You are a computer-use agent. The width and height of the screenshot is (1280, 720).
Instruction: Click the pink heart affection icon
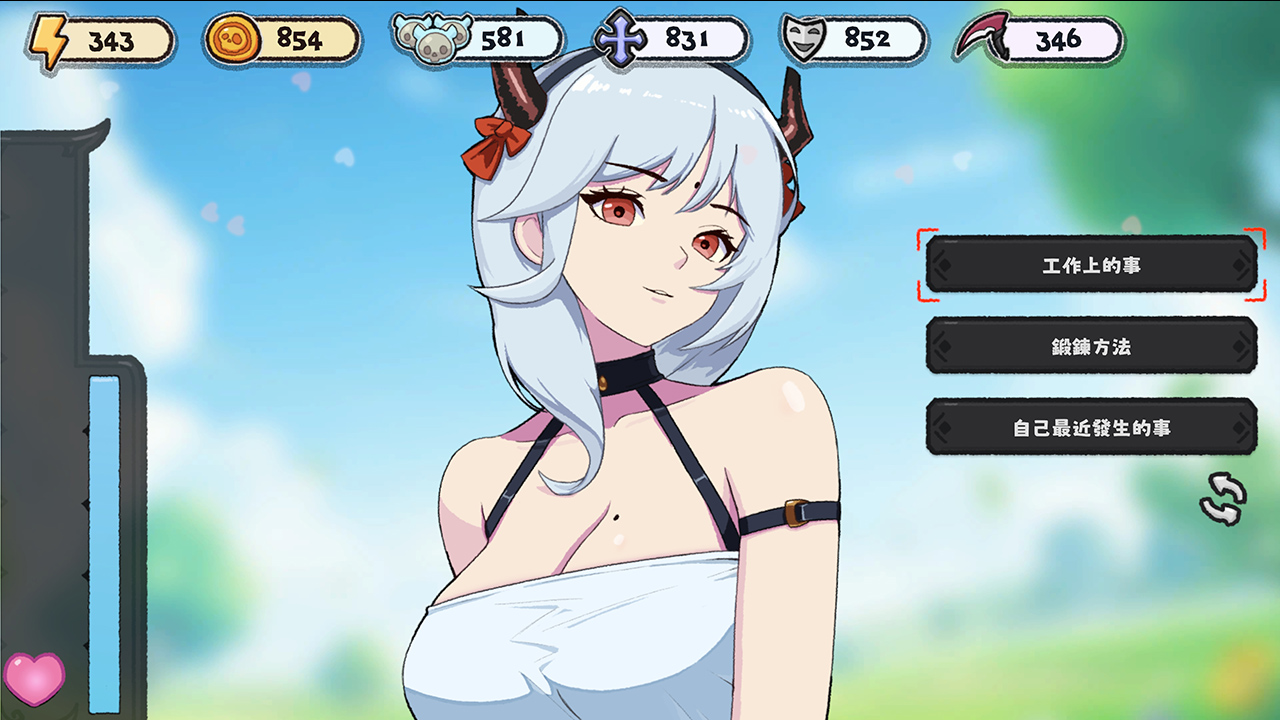tap(34, 678)
